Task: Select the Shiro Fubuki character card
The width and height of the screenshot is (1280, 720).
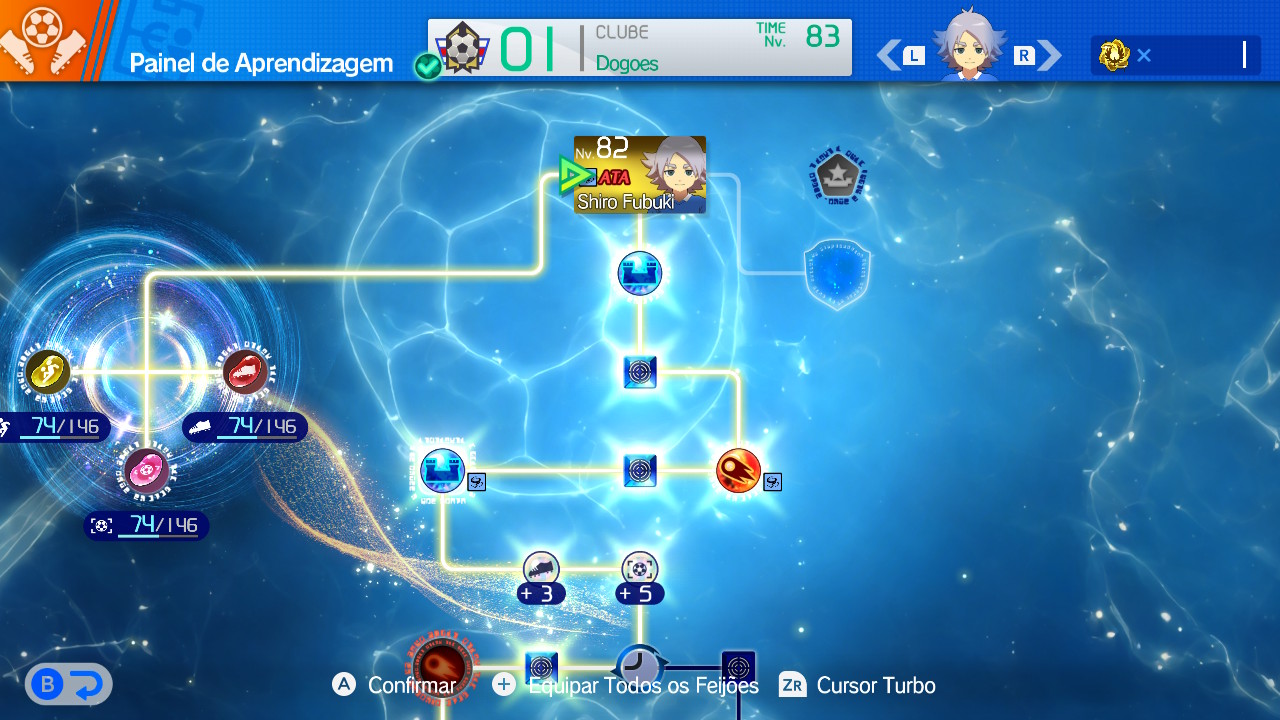Action: coord(640,175)
